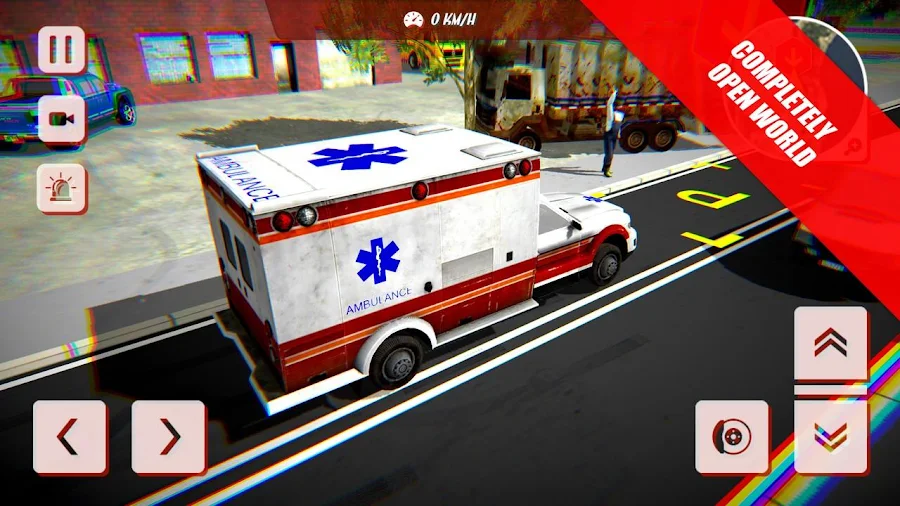Viewport: 900px width, 506px height.
Task: Pause the game with the pause button
Action: pyautogui.click(x=61, y=48)
